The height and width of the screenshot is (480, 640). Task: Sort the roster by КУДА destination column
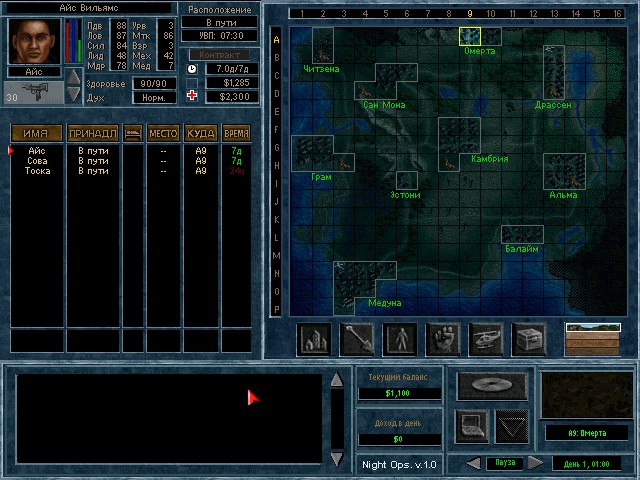(x=201, y=133)
